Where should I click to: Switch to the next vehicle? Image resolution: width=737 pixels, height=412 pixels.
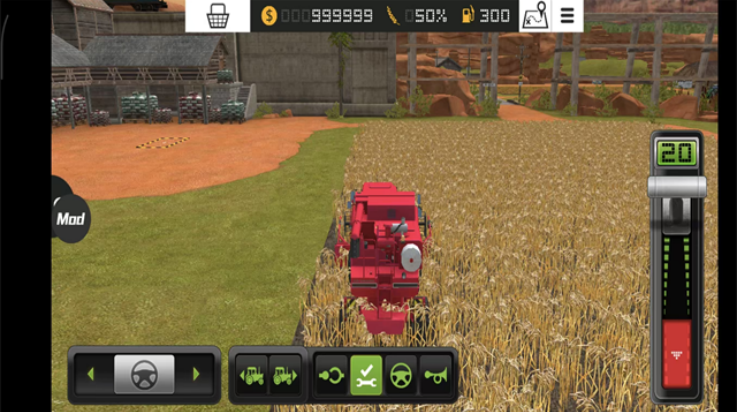pos(284,375)
